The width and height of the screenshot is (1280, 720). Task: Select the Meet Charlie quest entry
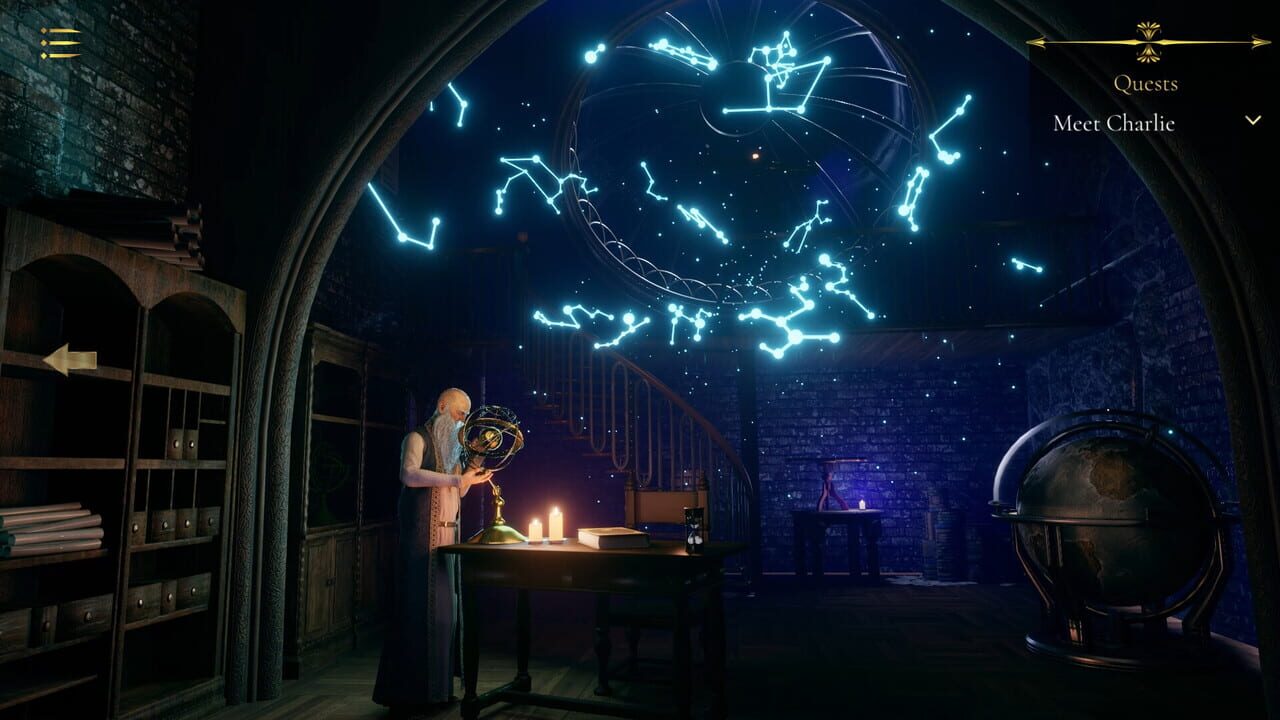1113,124
